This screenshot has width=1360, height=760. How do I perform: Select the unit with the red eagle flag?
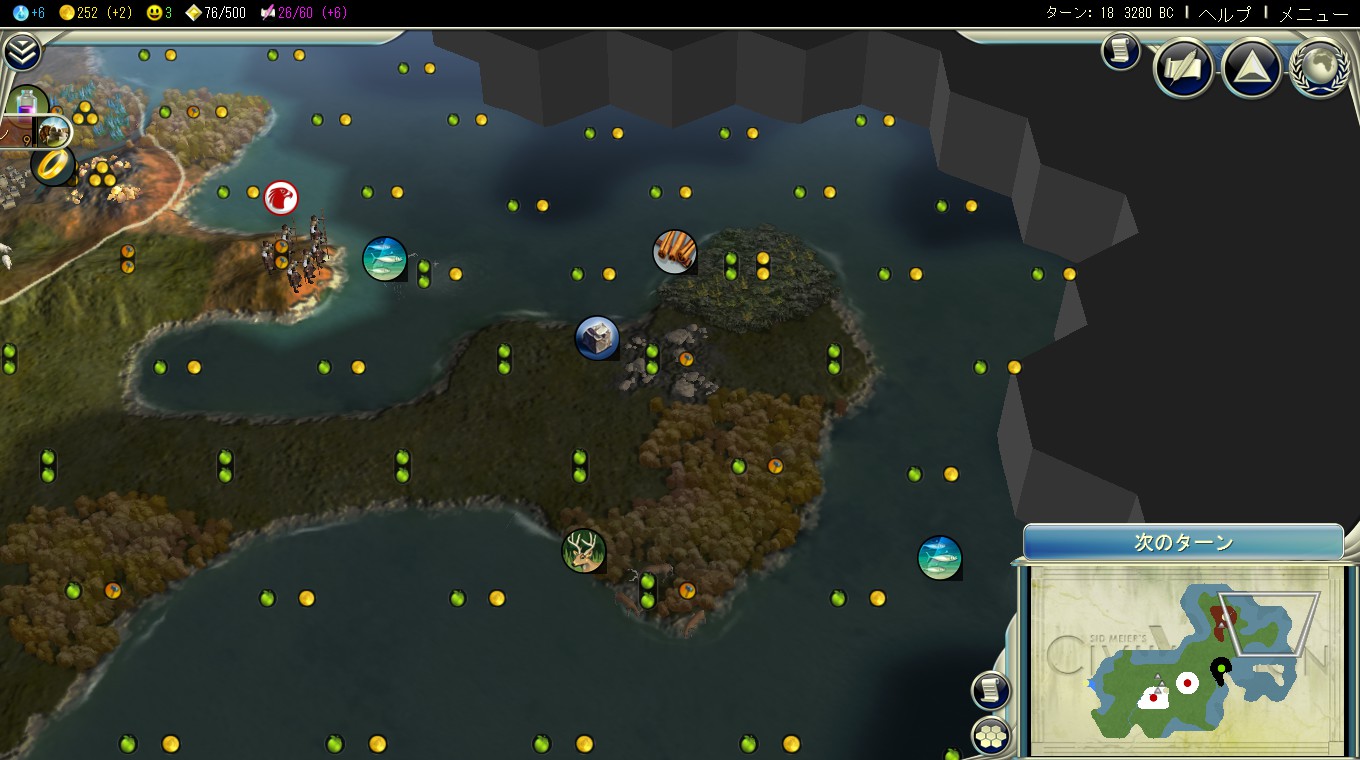tap(281, 198)
